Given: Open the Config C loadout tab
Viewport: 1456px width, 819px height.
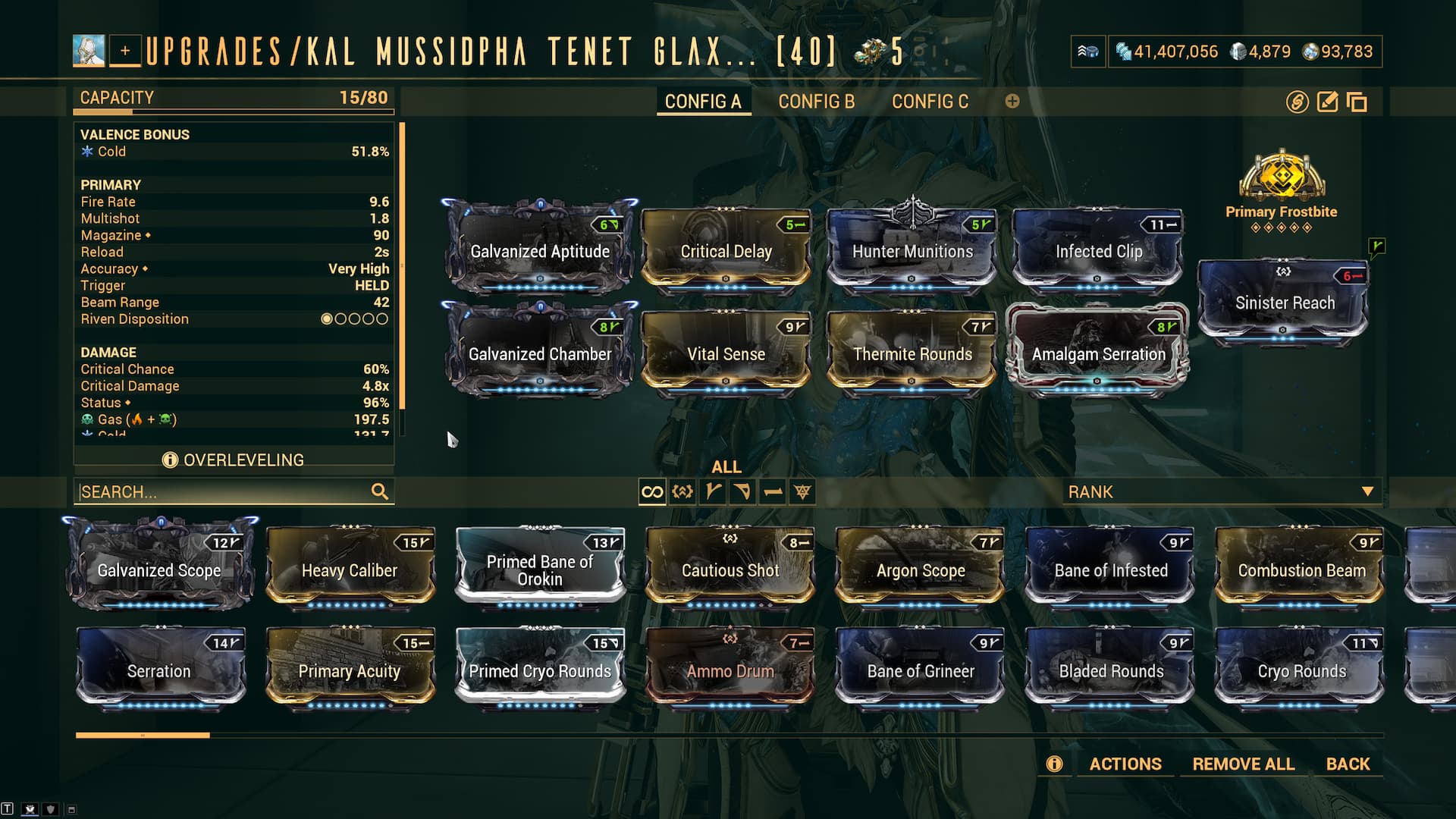Looking at the screenshot, I should [930, 102].
